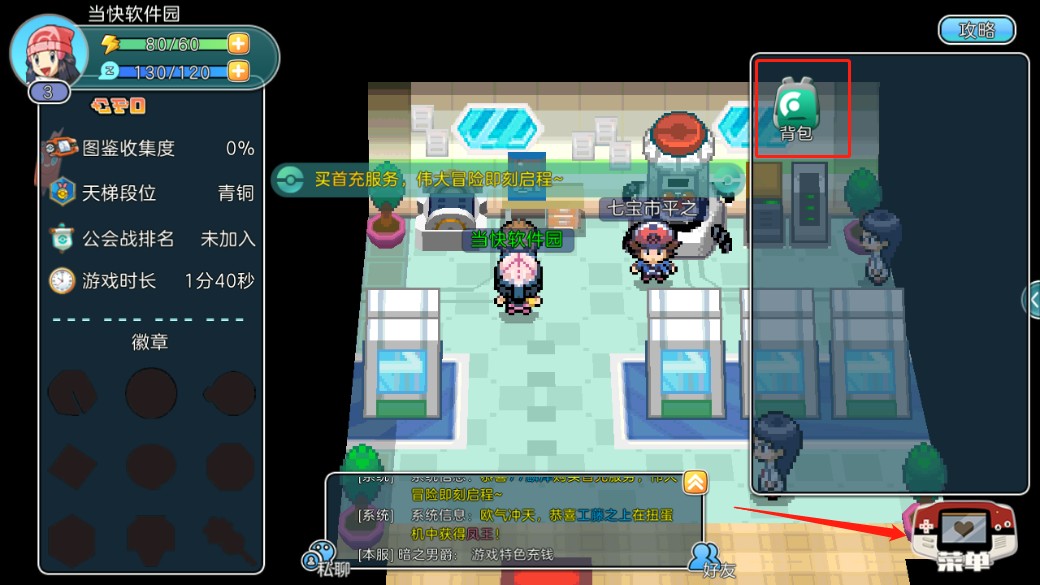Image resolution: width=1040 pixels, height=585 pixels.
Task: Open the 公会战排名 guild ranking row
Action: [x=150, y=238]
